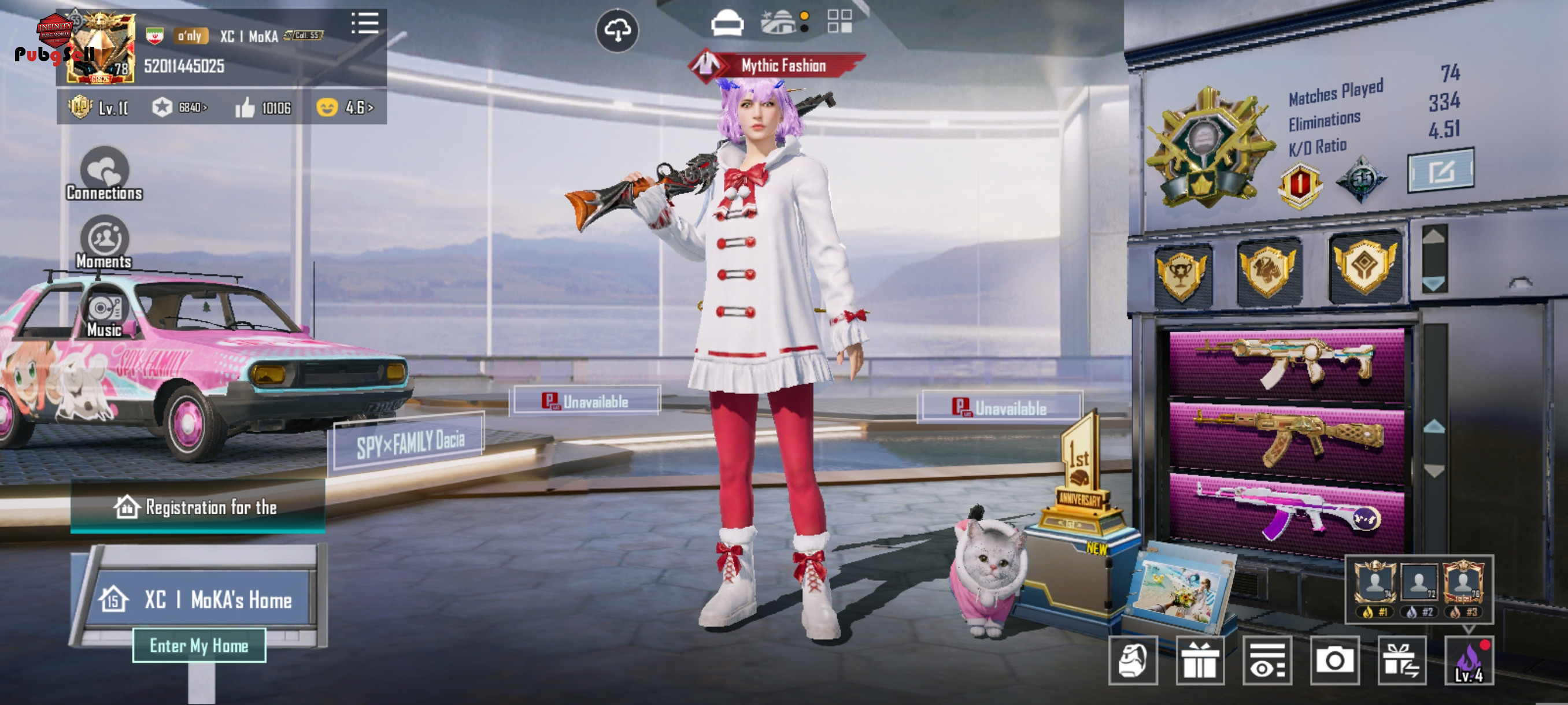Open the Registration for the home event banner
The width and height of the screenshot is (1568, 705).
coord(198,507)
